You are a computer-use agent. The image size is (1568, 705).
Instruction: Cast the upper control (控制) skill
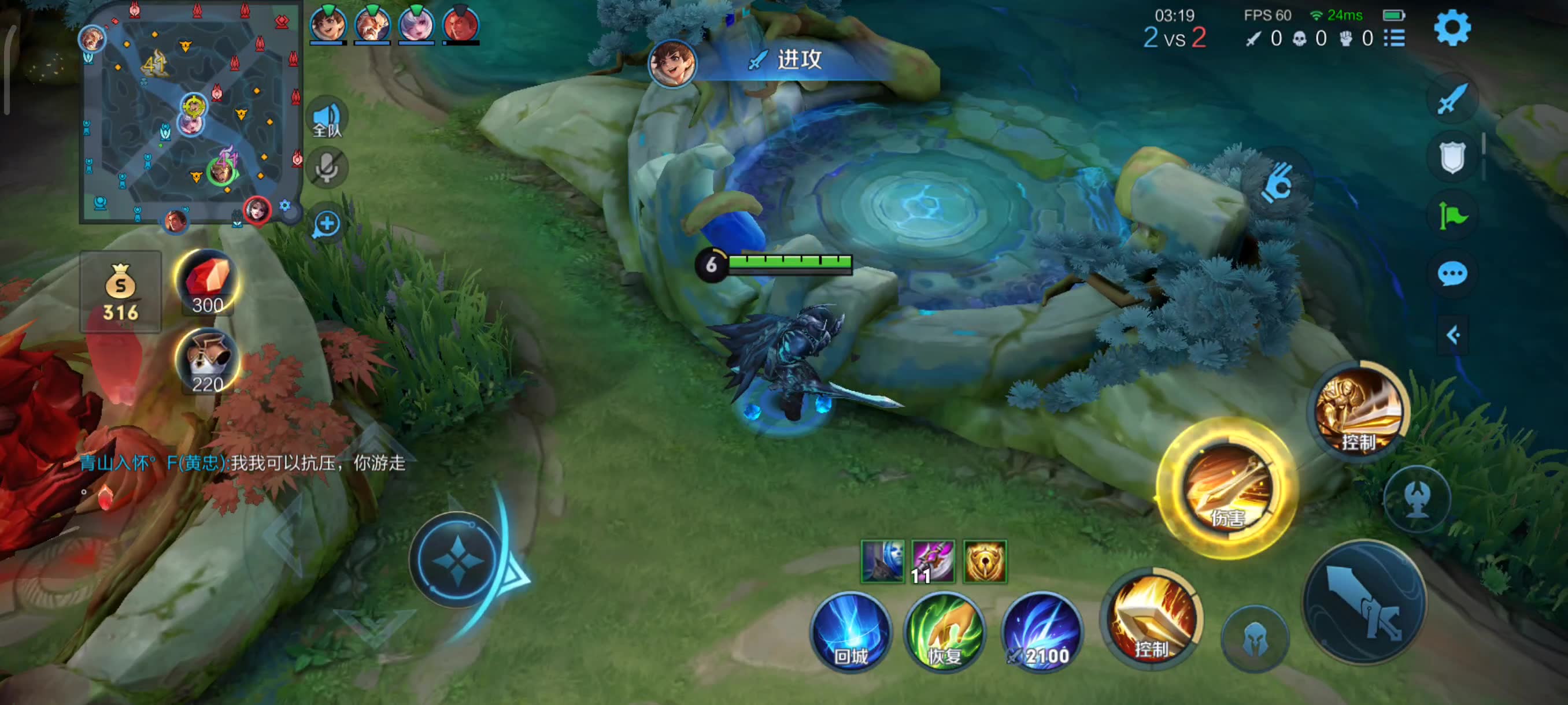(x=1359, y=411)
